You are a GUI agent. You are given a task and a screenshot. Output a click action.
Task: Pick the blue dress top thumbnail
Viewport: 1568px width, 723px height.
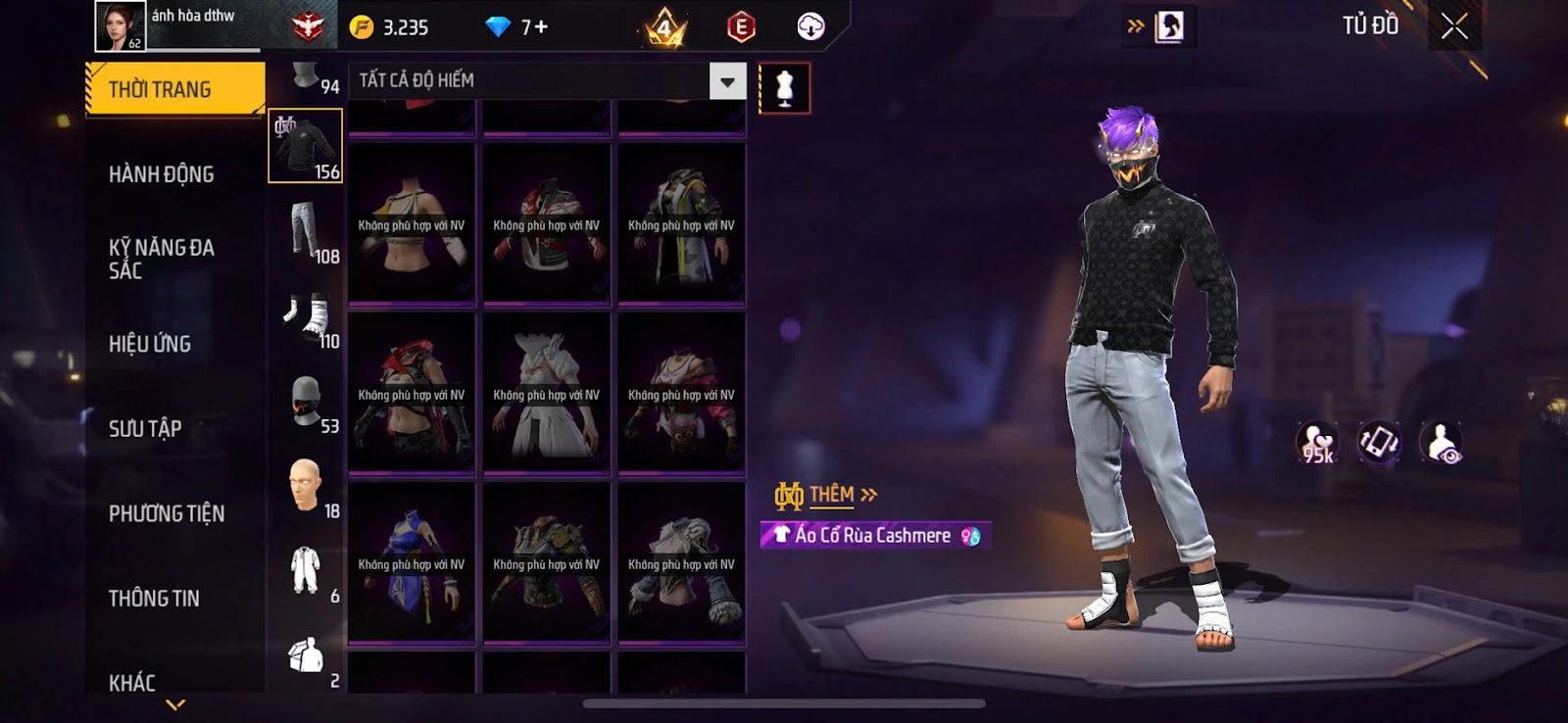click(412, 563)
